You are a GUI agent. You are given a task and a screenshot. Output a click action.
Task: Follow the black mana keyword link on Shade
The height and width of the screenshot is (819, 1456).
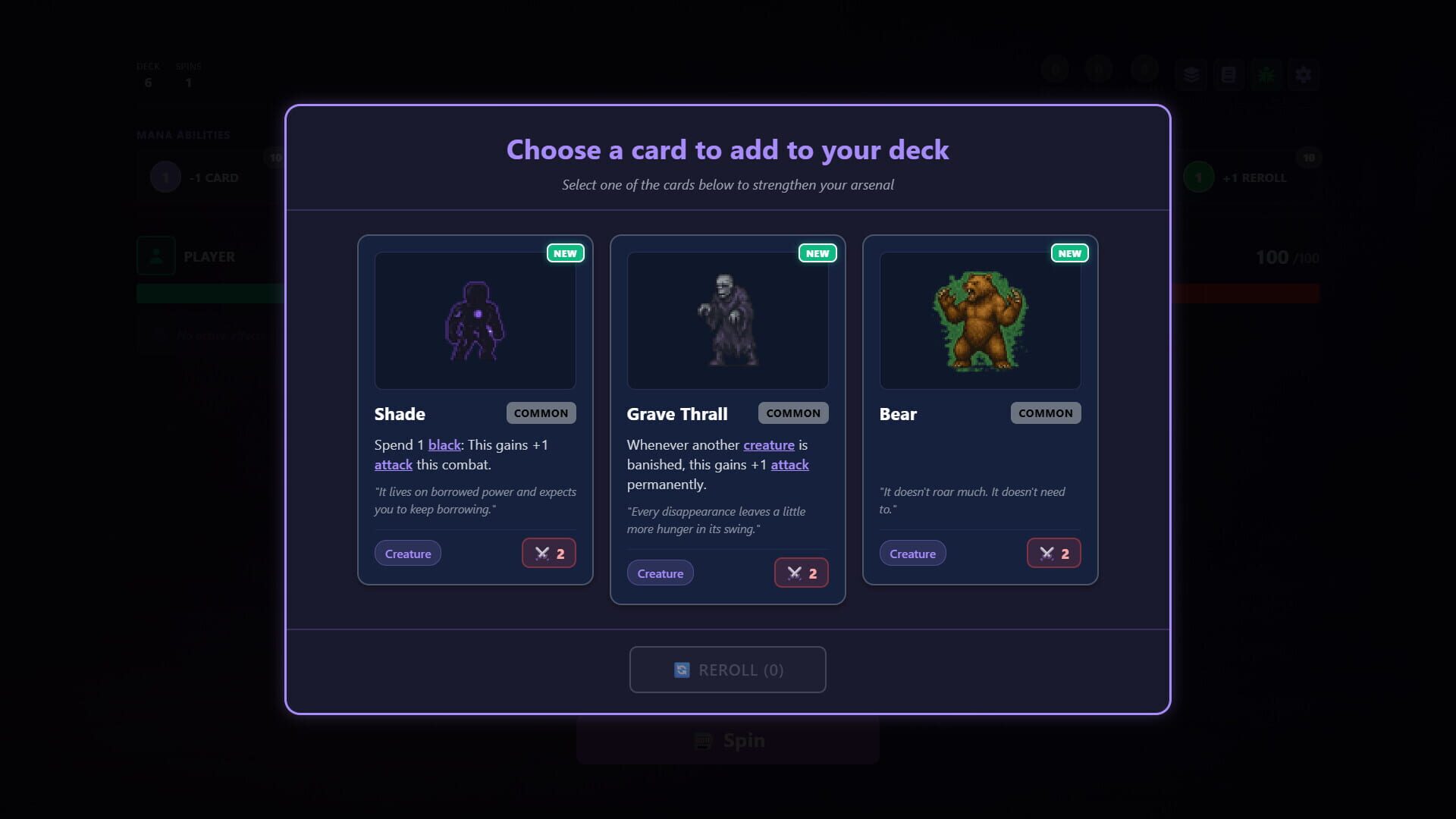point(444,445)
